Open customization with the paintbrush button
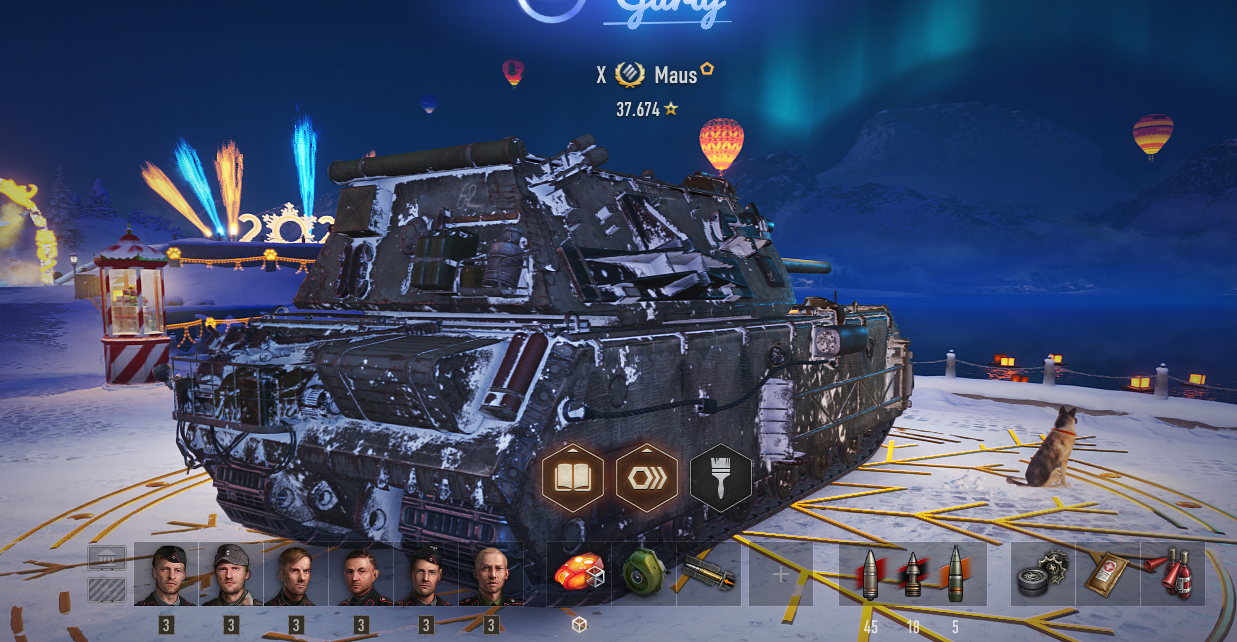 tap(720, 478)
